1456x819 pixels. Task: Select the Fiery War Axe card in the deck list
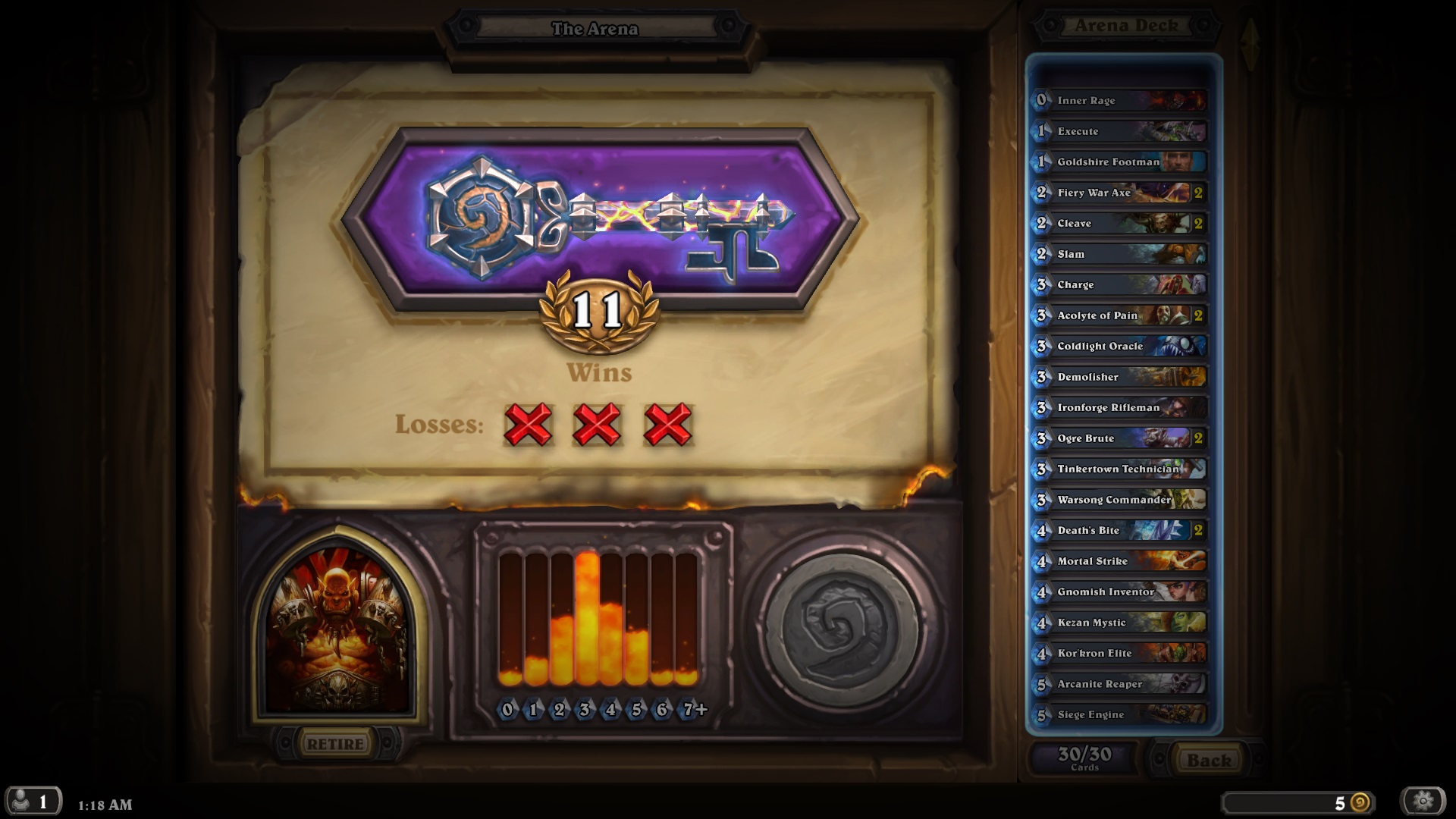[1118, 193]
